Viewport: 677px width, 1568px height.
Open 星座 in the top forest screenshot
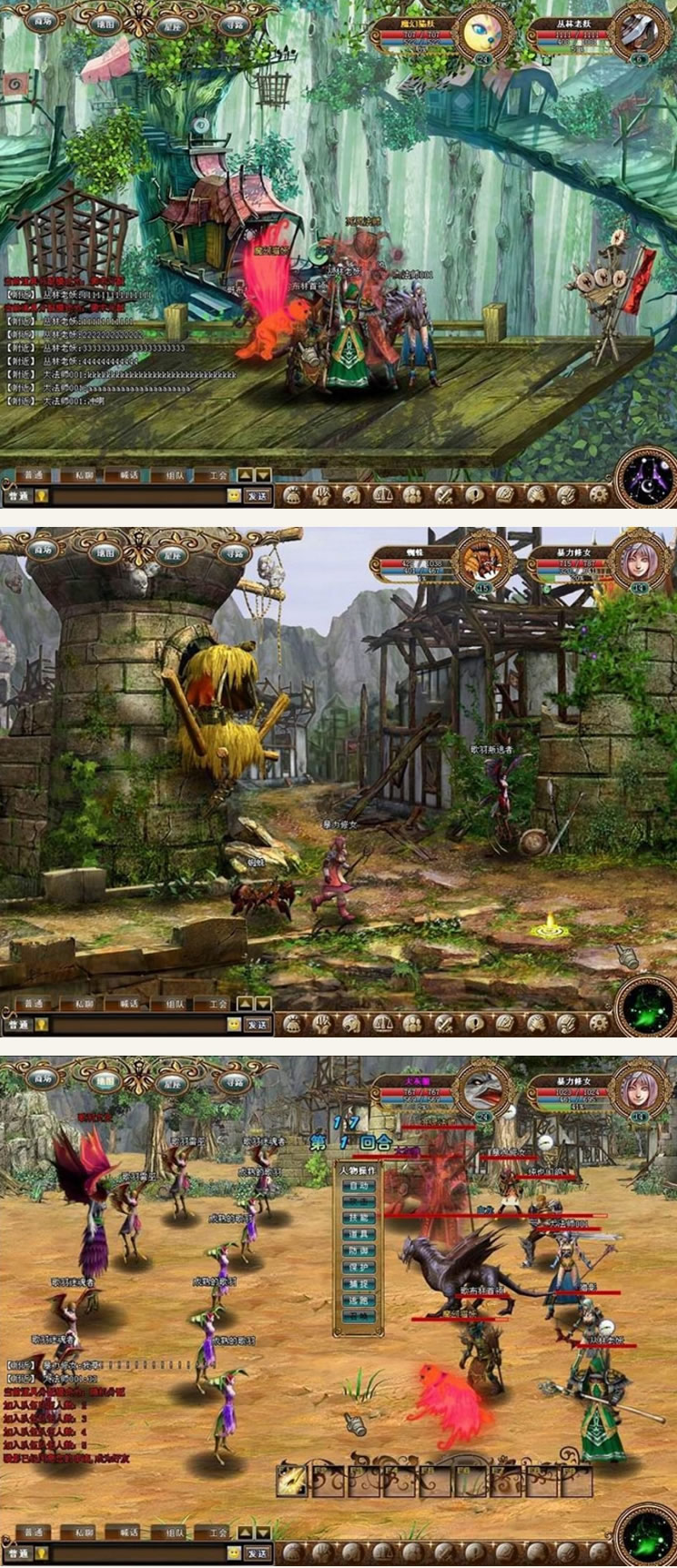tap(172, 25)
